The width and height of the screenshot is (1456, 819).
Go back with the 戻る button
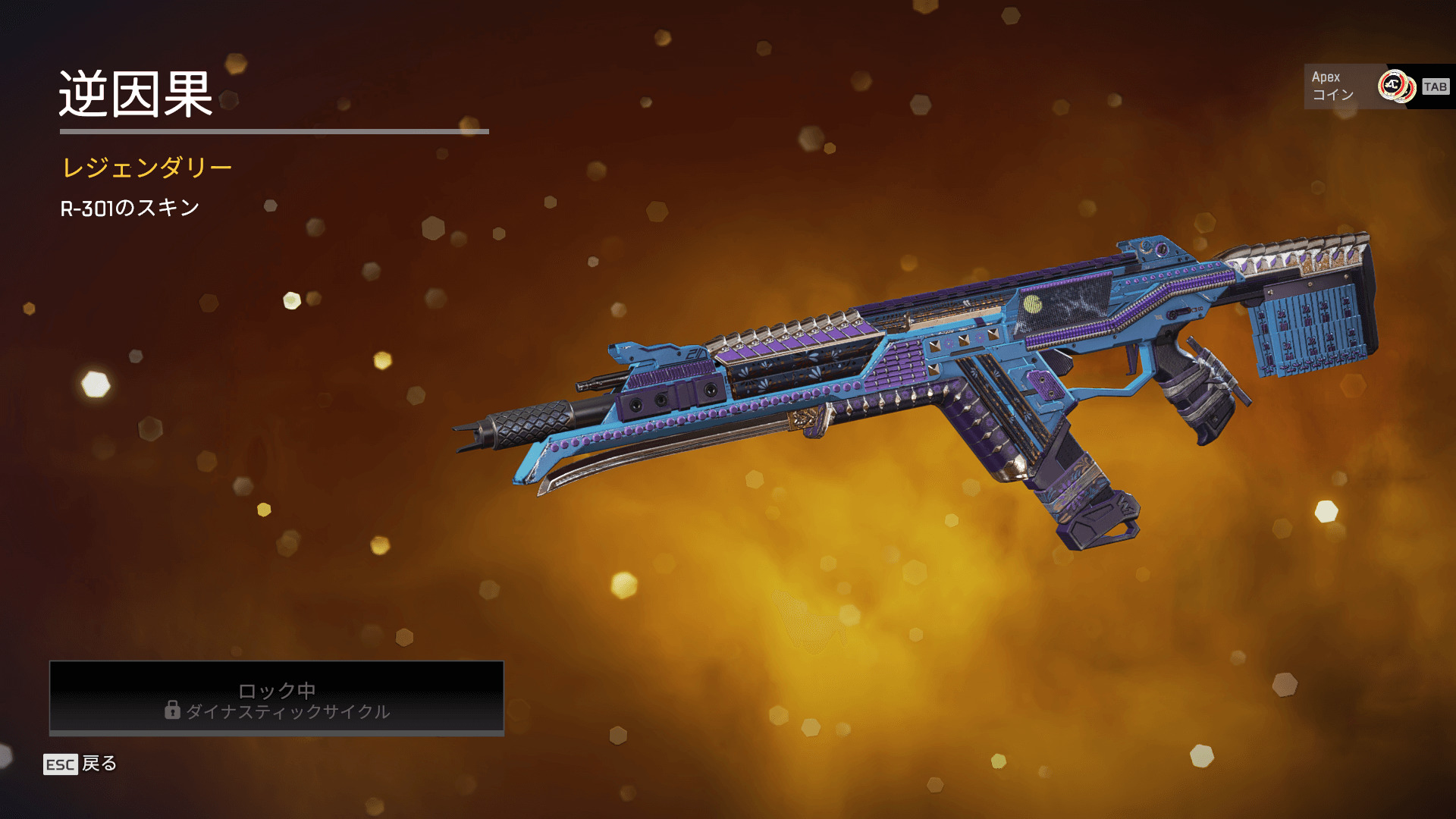click(x=80, y=764)
